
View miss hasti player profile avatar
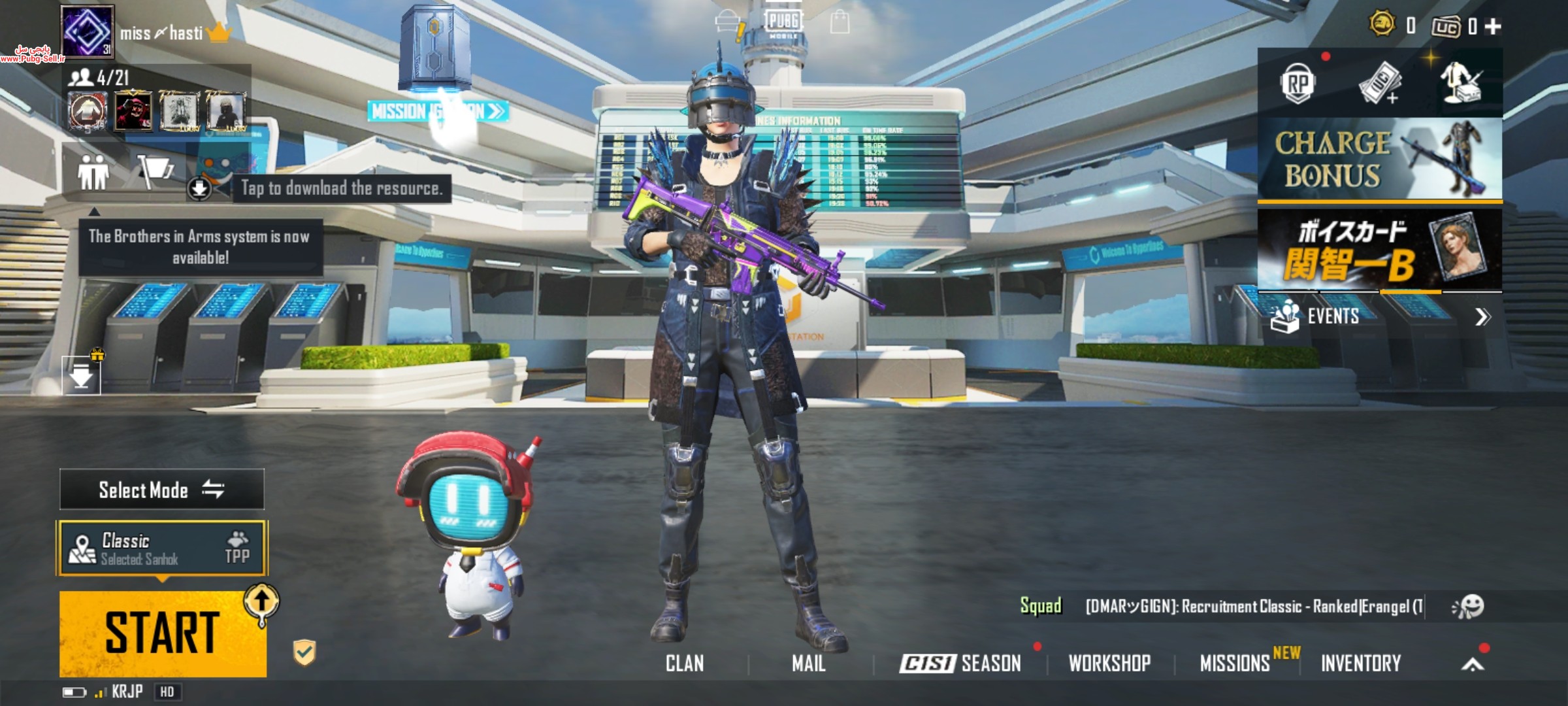(88, 31)
